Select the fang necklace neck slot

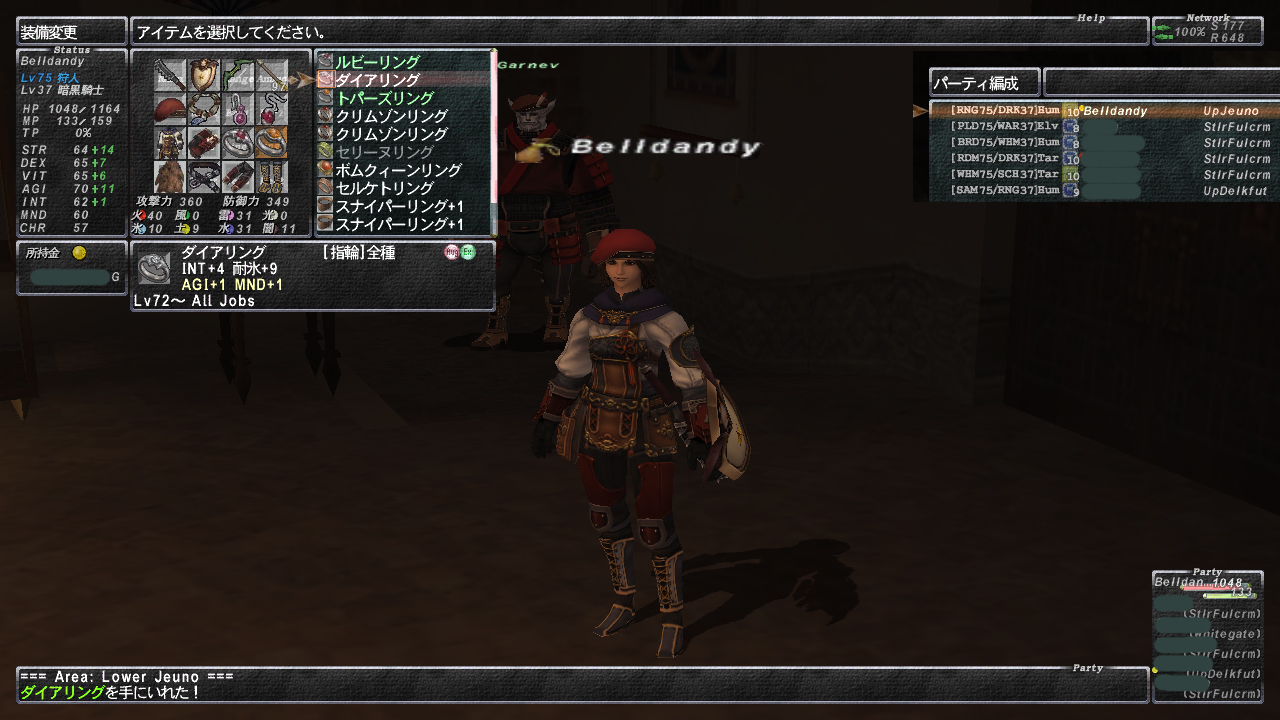click(x=204, y=109)
